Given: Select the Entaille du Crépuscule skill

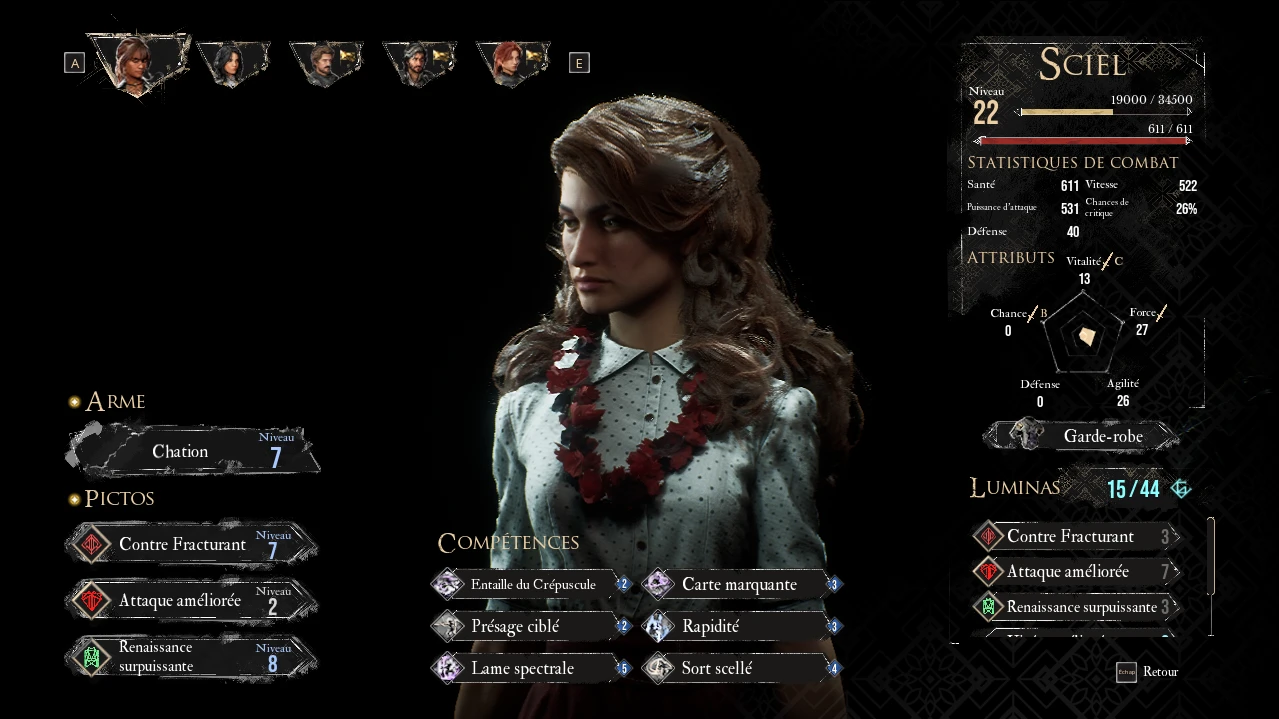Looking at the screenshot, I should (530, 585).
